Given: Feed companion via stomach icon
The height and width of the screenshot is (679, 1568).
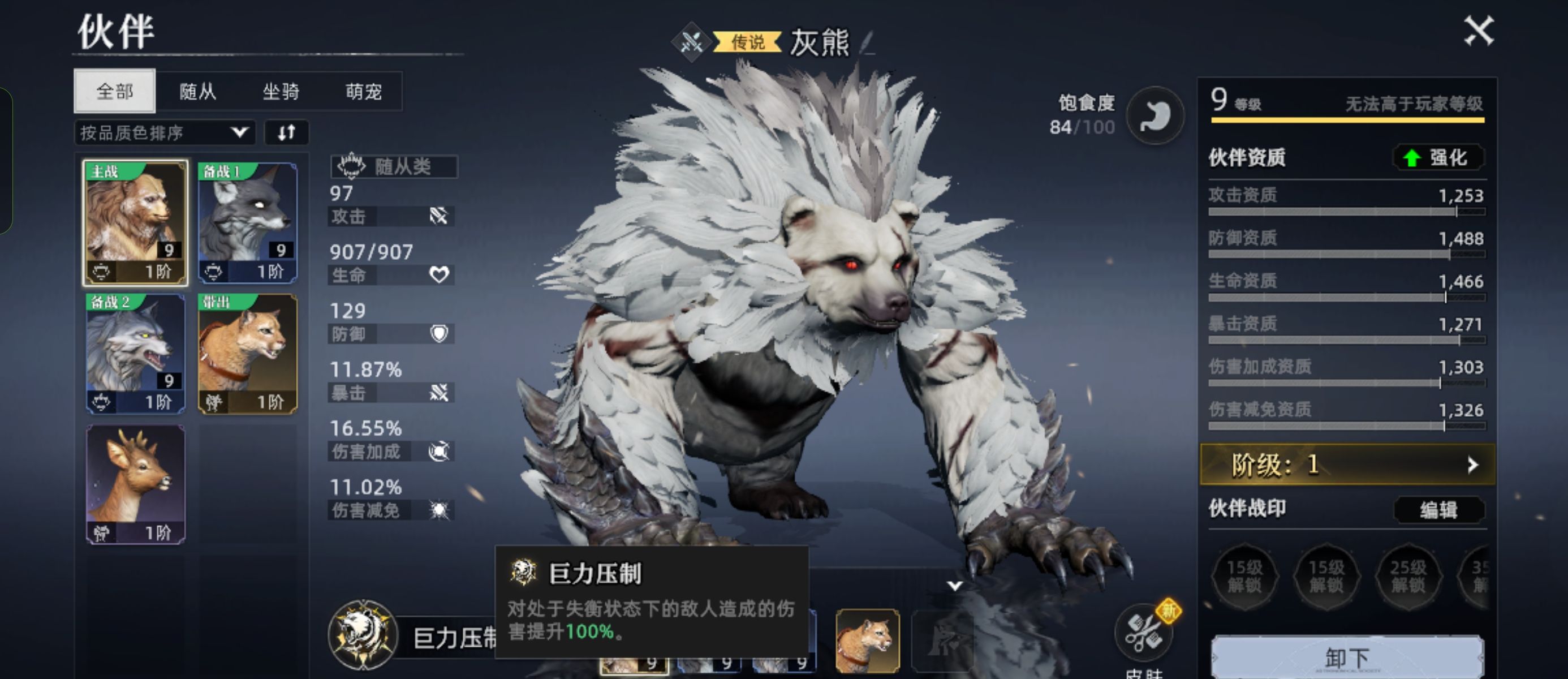Looking at the screenshot, I should pyautogui.click(x=1154, y=115).
